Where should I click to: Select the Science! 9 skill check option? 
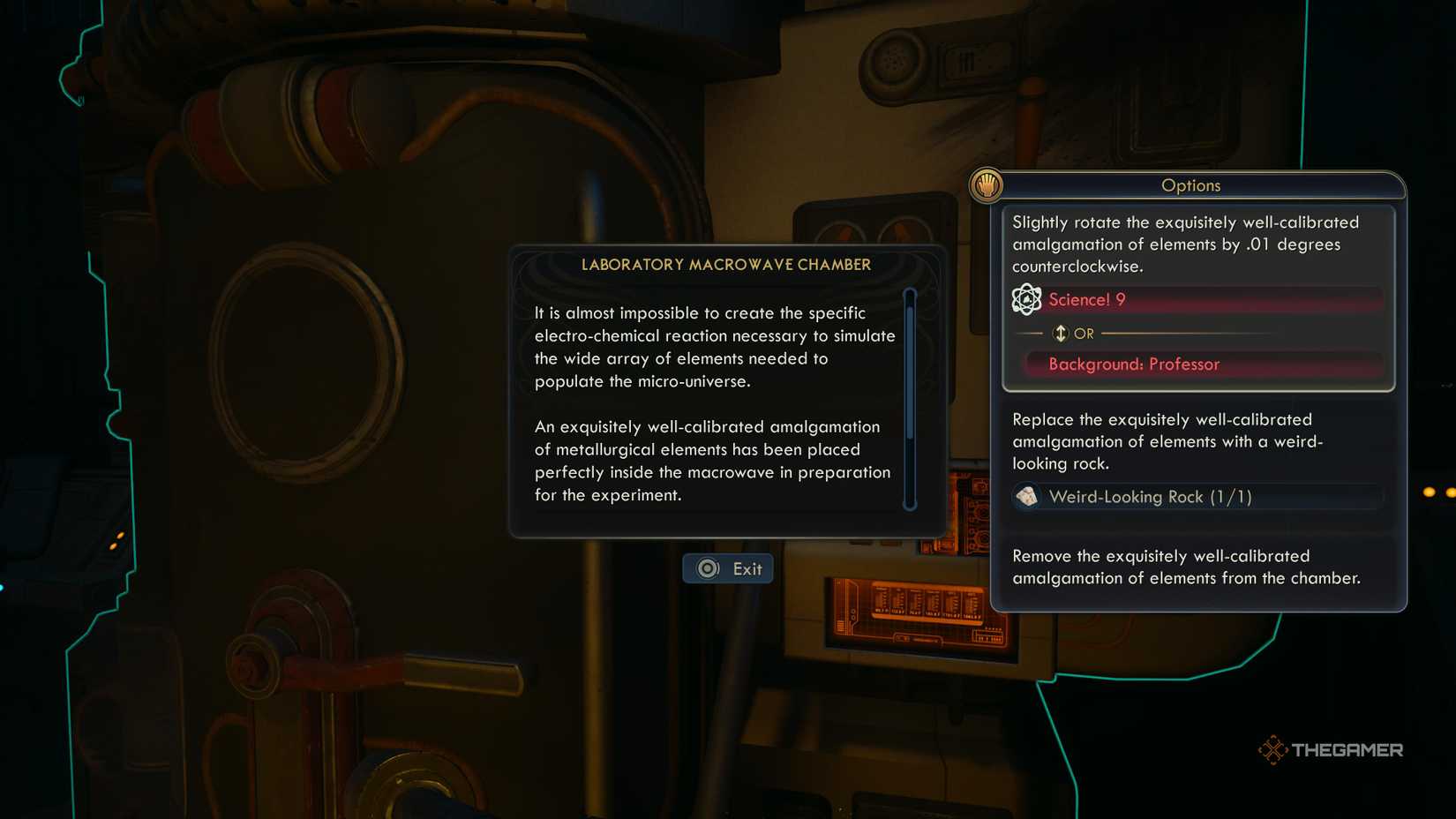[1087, 300]
